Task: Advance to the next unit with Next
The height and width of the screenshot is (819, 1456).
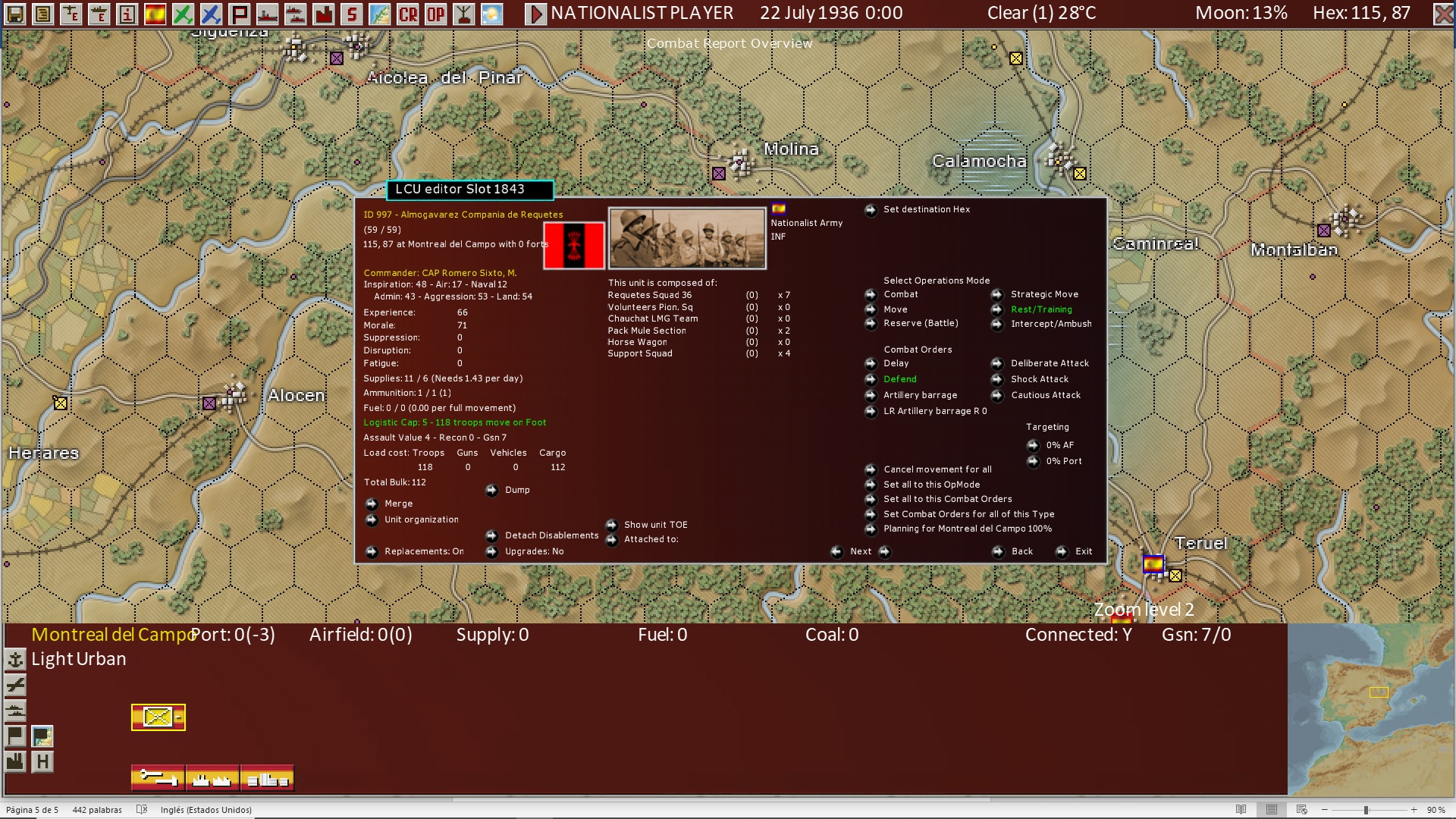Action: click(861, 551)
